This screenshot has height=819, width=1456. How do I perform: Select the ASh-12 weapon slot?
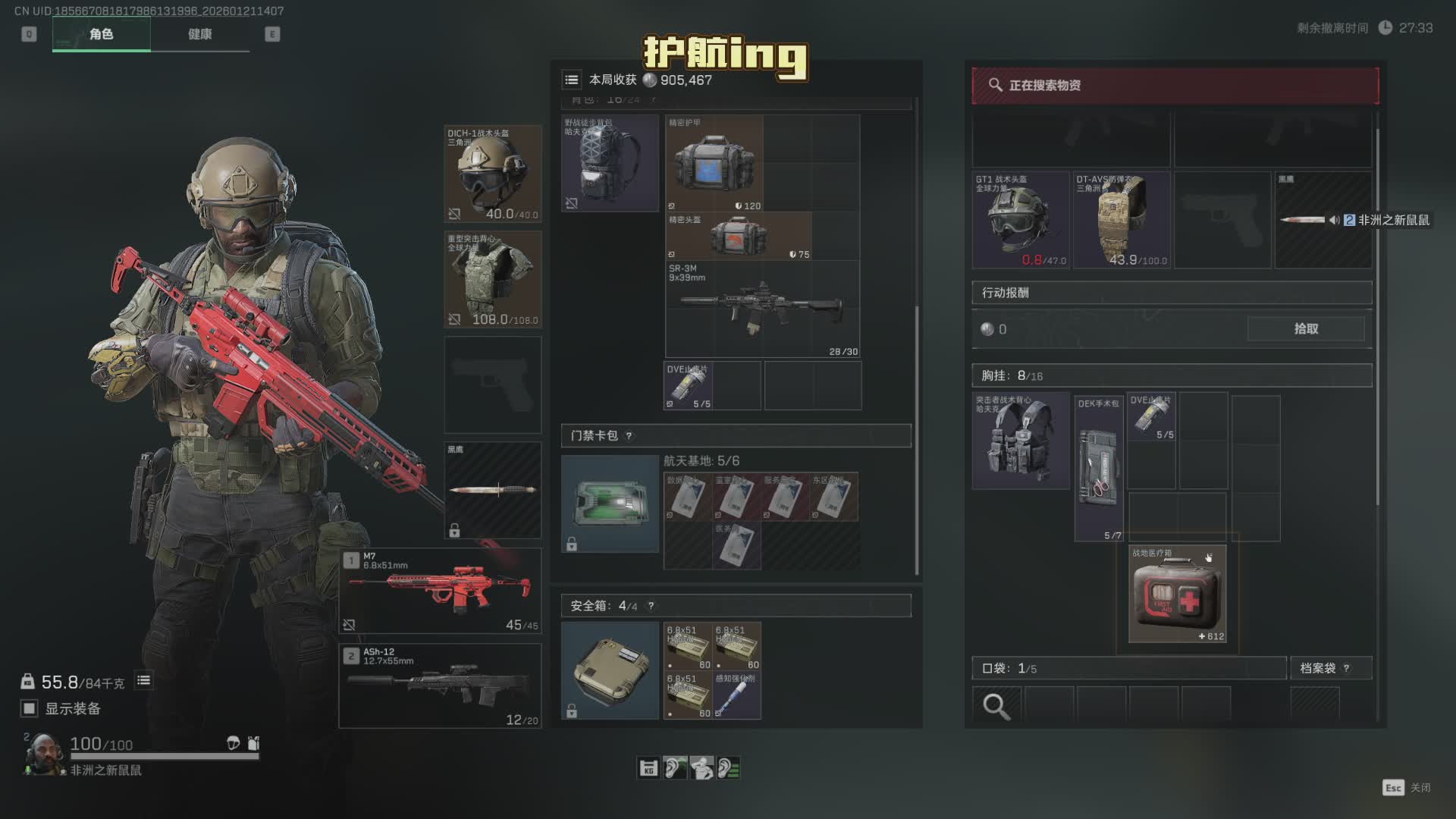click(x=440, y=685)
